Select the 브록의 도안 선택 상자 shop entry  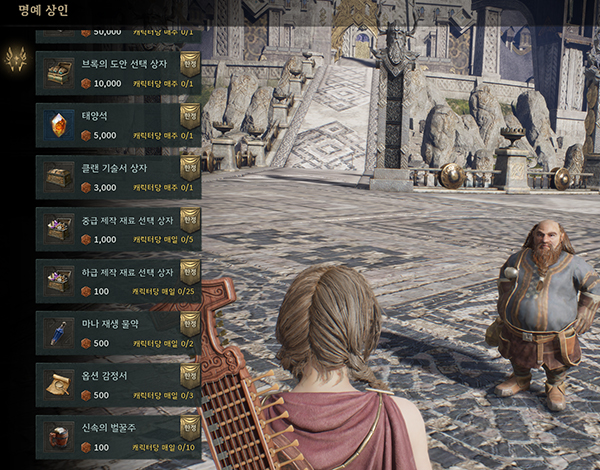coord(118,72)
